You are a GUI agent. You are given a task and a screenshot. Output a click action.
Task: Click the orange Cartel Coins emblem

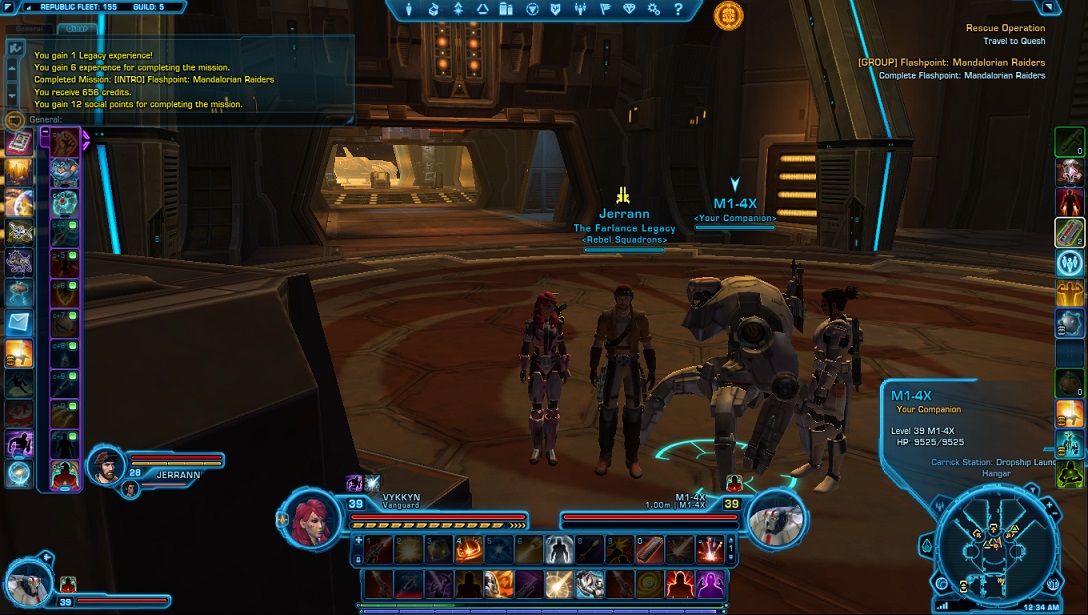(x=728, y=15)
